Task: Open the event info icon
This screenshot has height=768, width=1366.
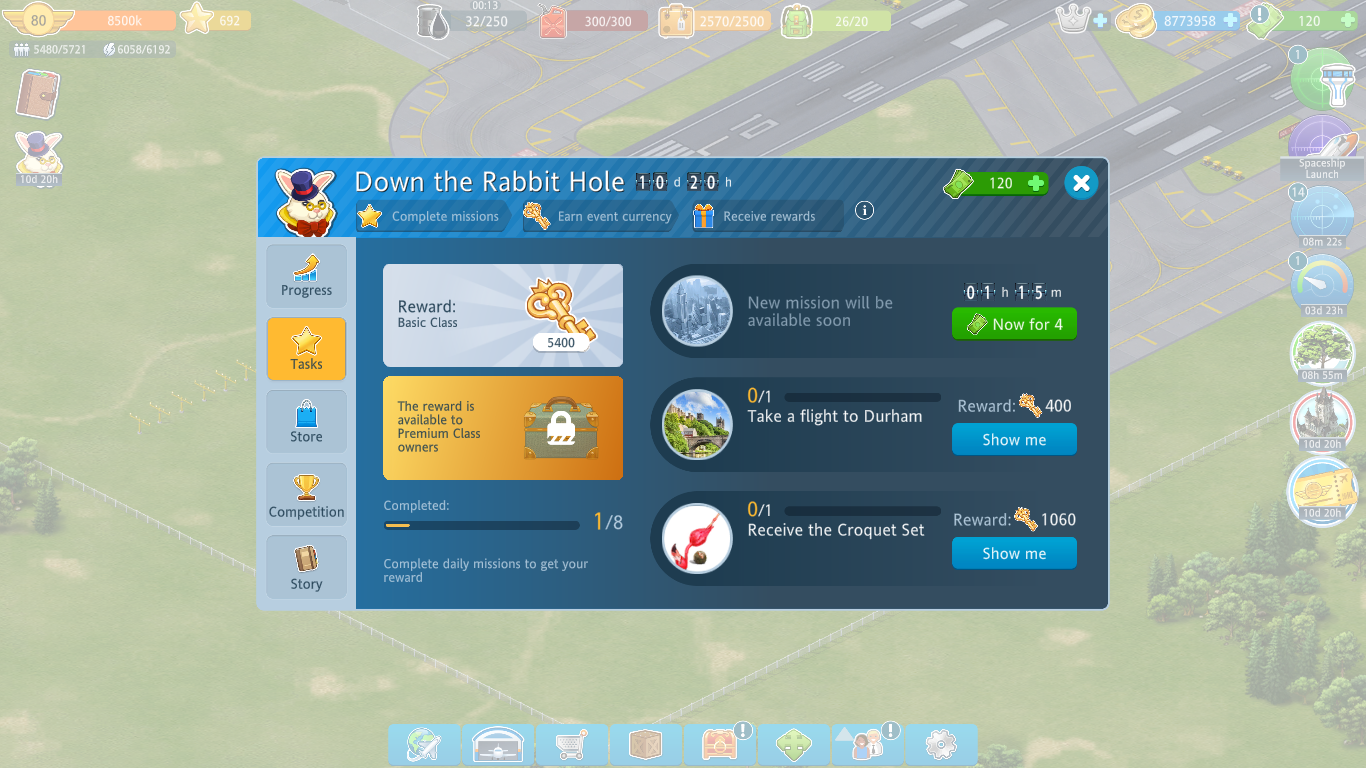Action: pos(865,210)
